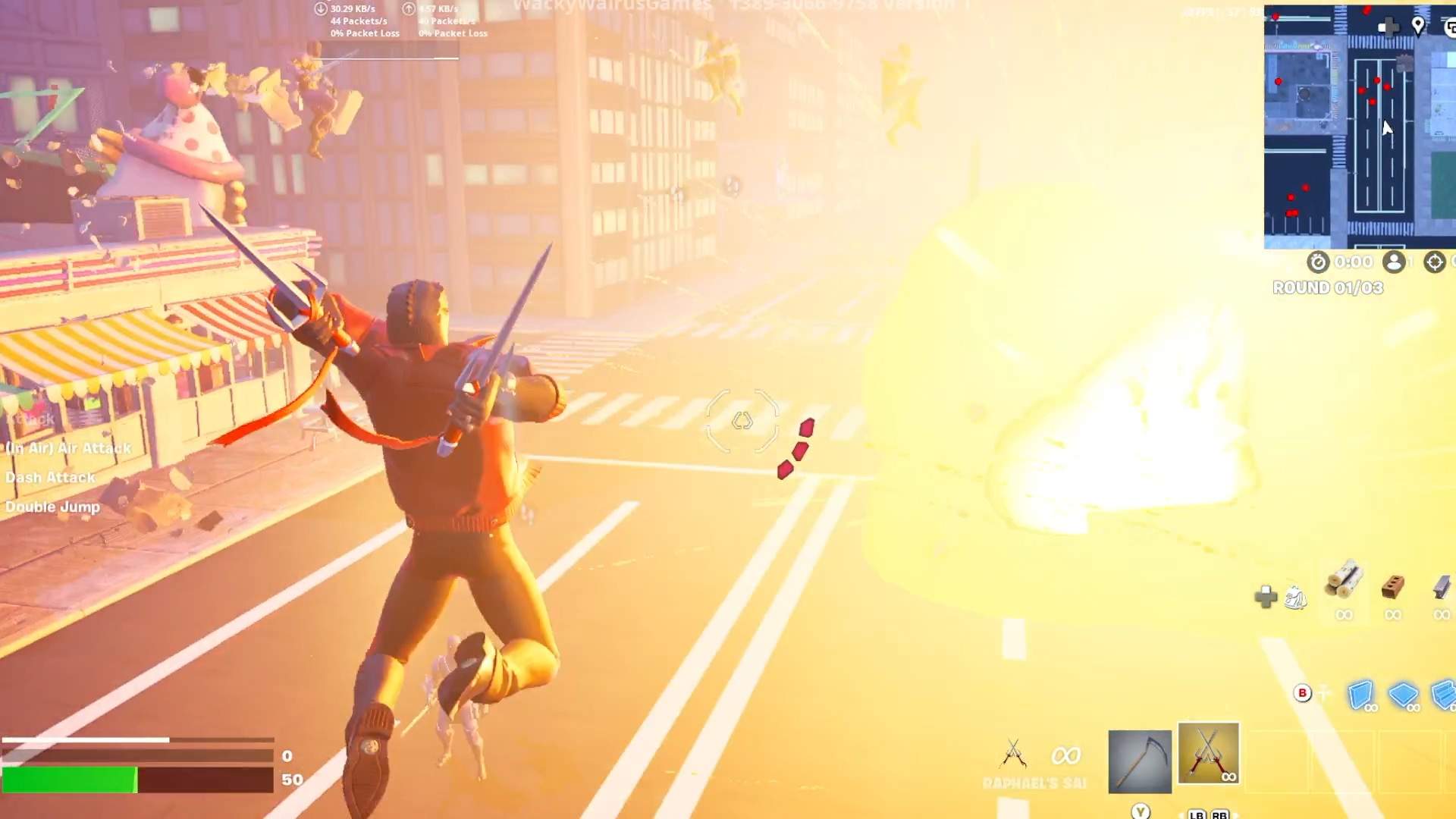Open the city street minimap

coord(1359,127)
